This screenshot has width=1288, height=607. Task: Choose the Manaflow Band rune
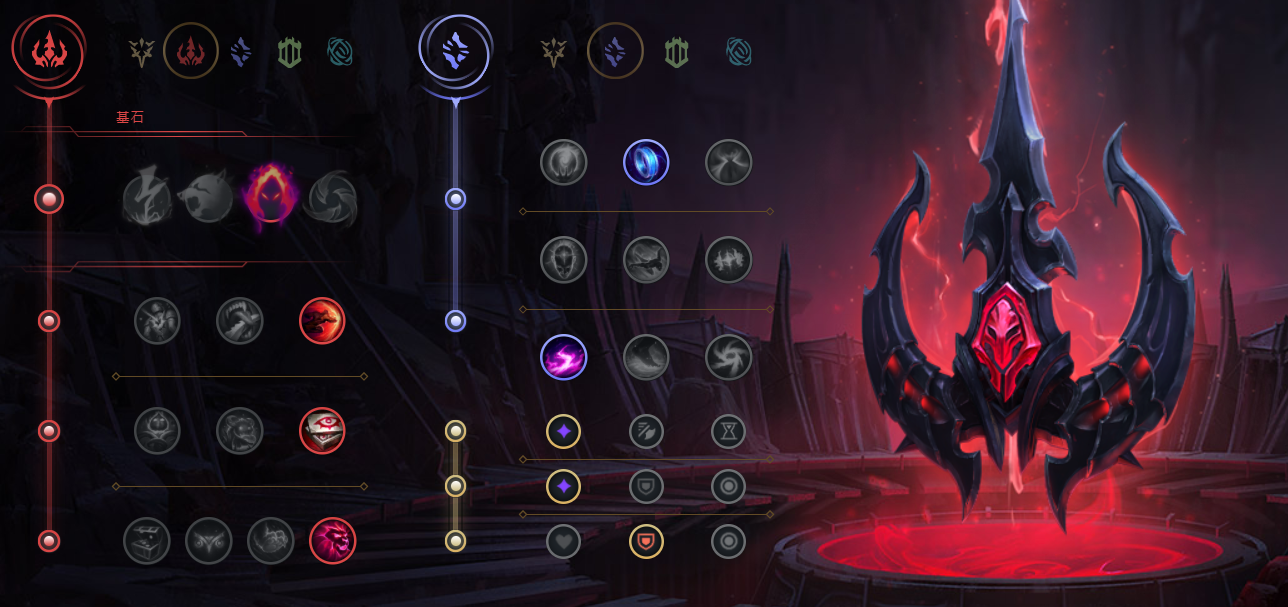point(646,162)
